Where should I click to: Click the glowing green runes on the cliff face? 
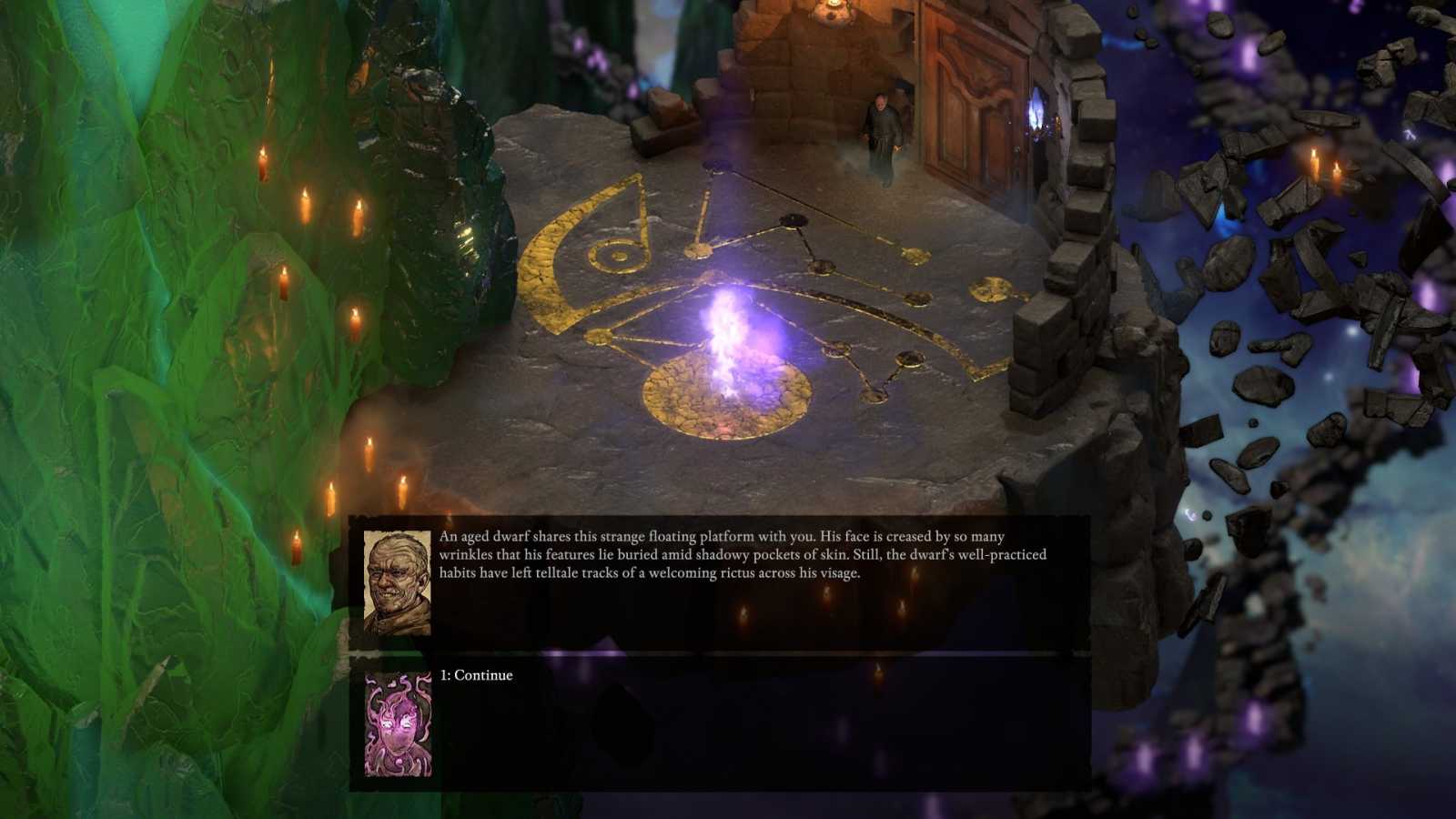click(467, 238)
